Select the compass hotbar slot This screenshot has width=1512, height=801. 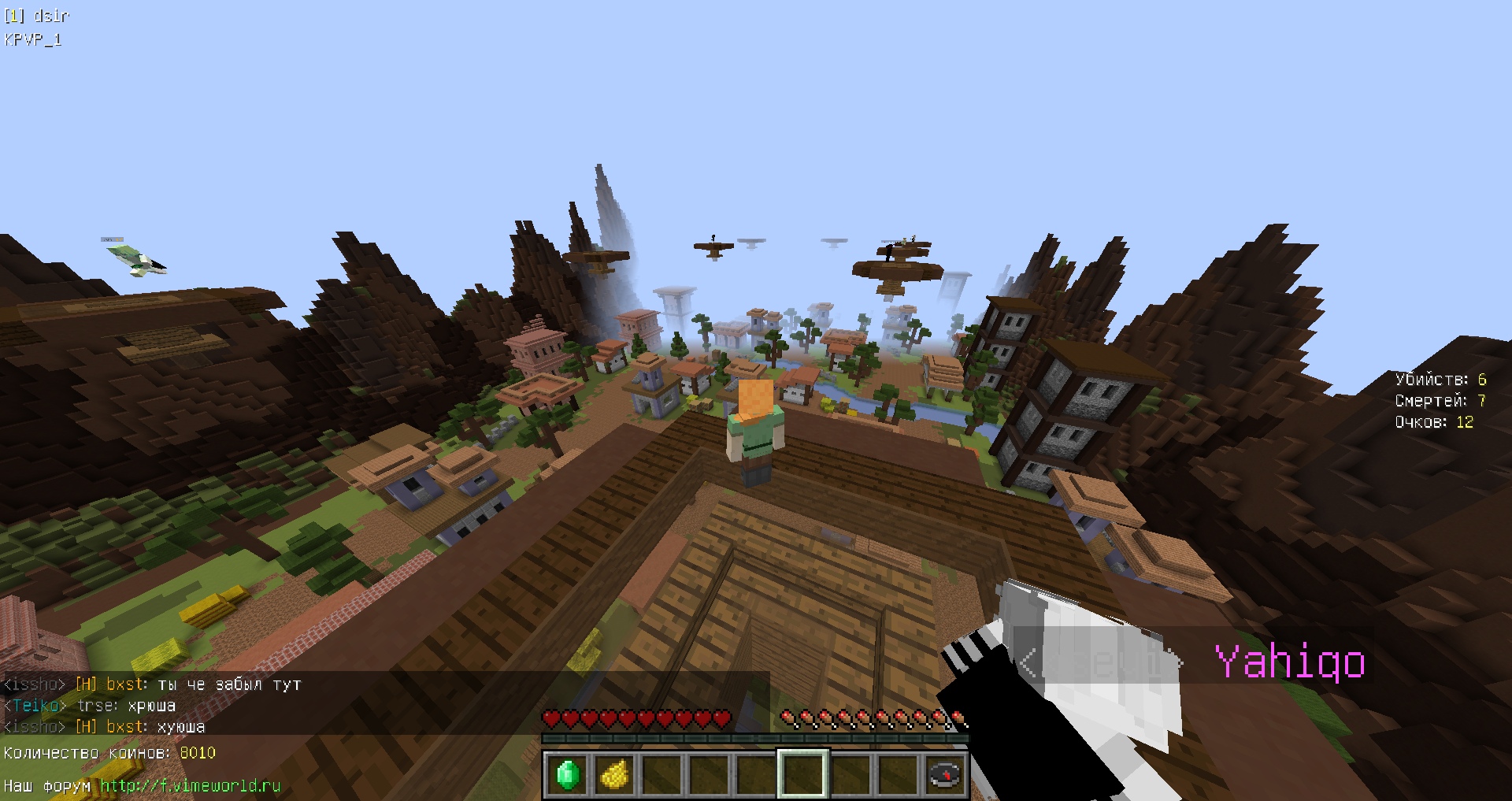pyautogui.click(x=944, y=774)
